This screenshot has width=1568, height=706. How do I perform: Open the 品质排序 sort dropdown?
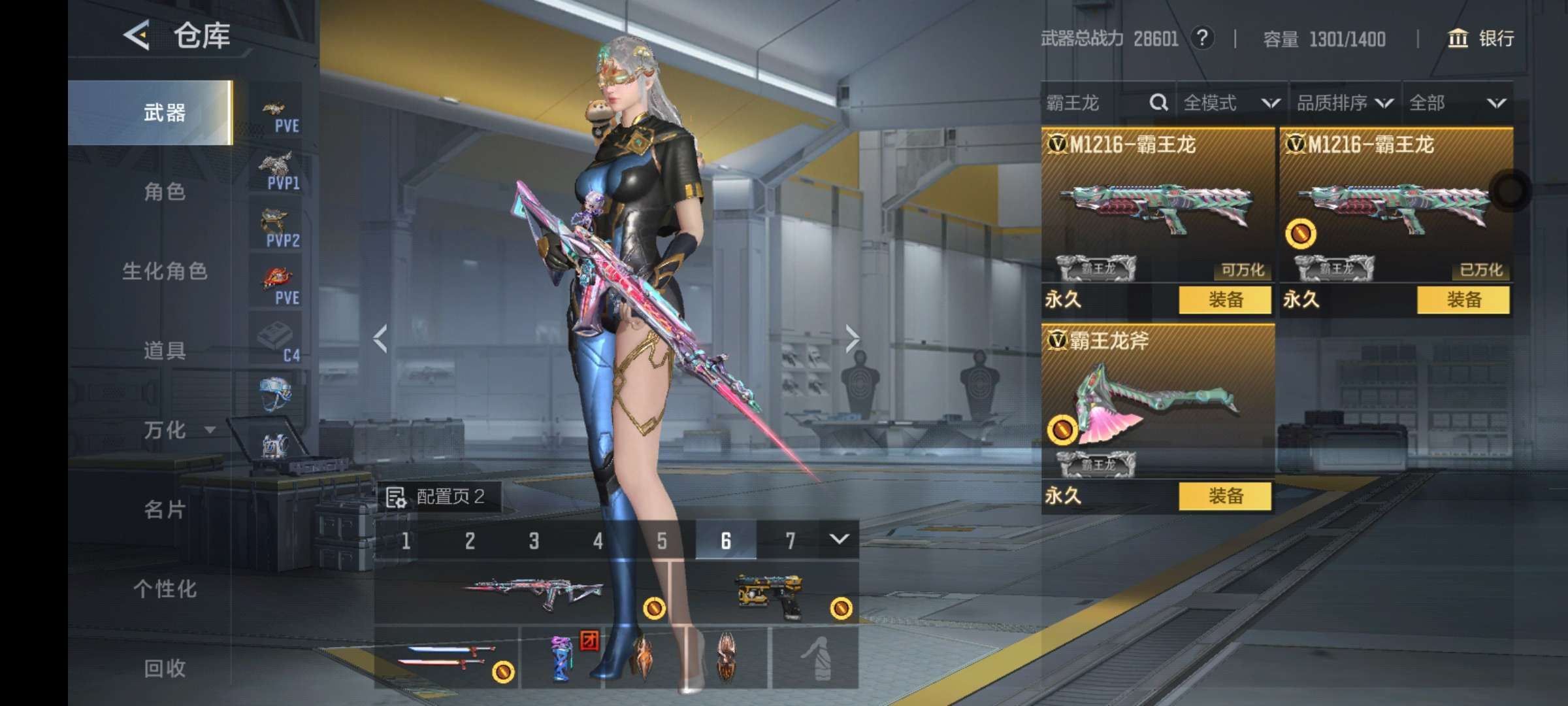tap(1345, 103)
